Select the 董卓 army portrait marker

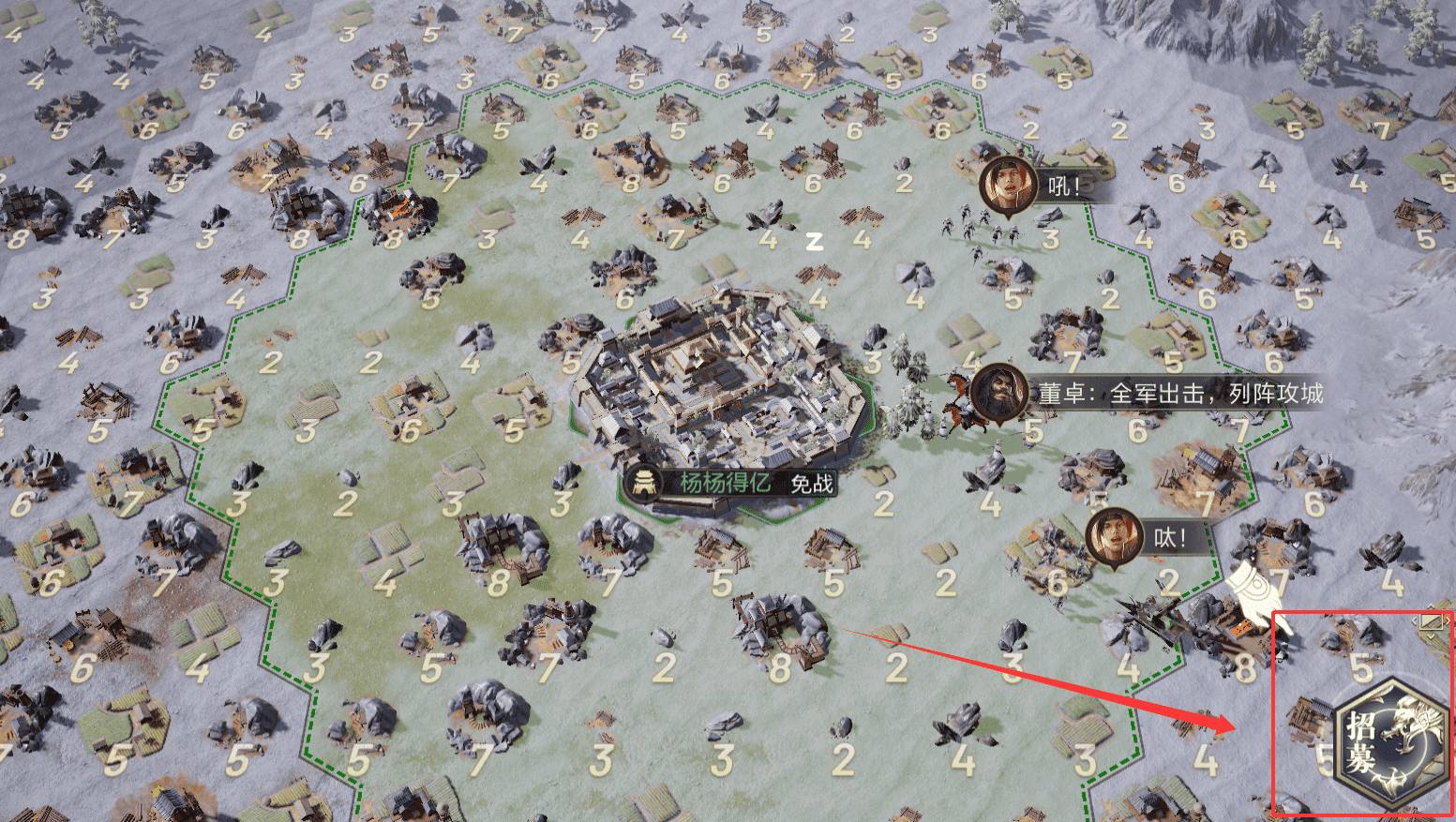[x=998, y=393]
